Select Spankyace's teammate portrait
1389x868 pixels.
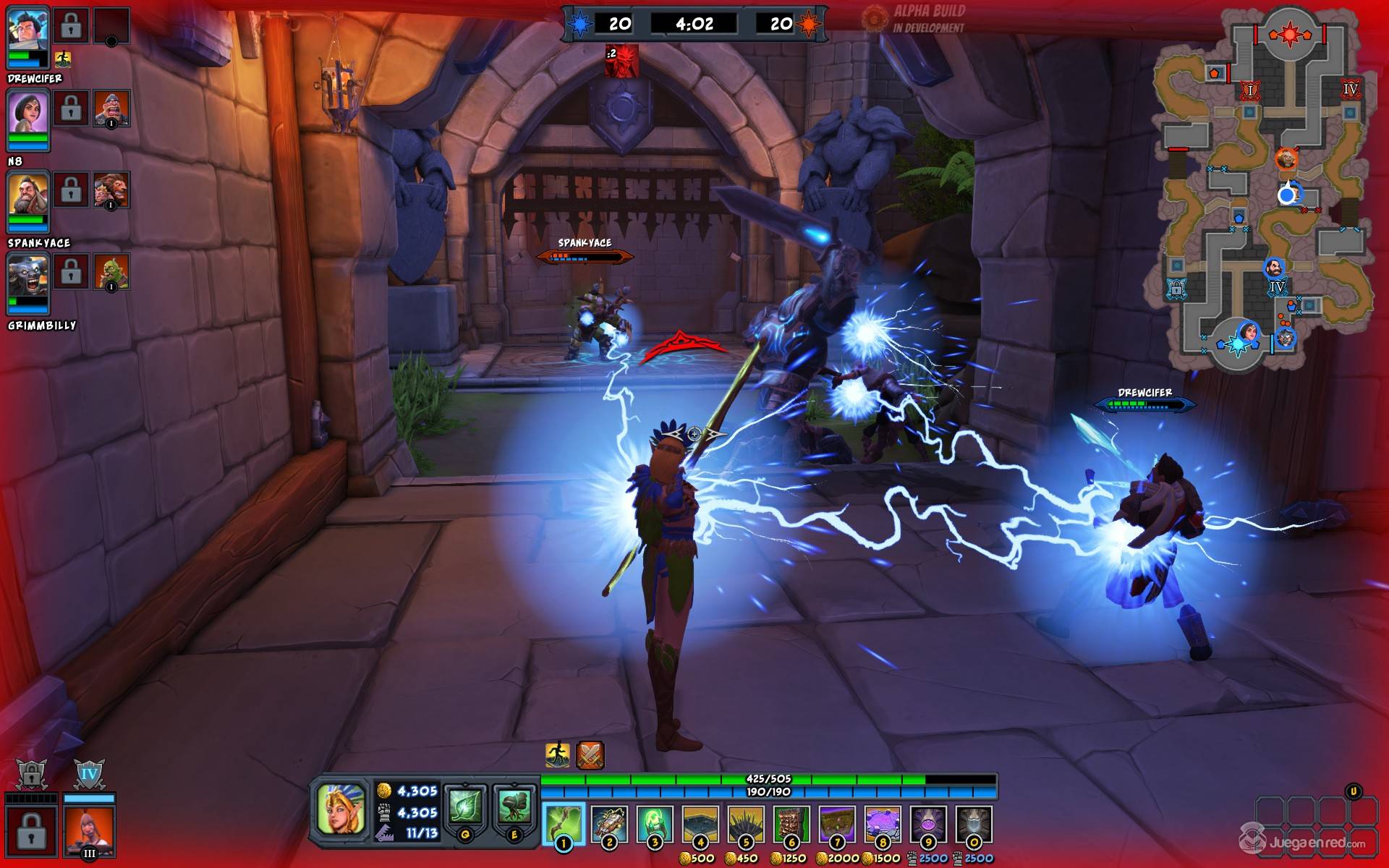pyautogui.click(x=28, y=194)
